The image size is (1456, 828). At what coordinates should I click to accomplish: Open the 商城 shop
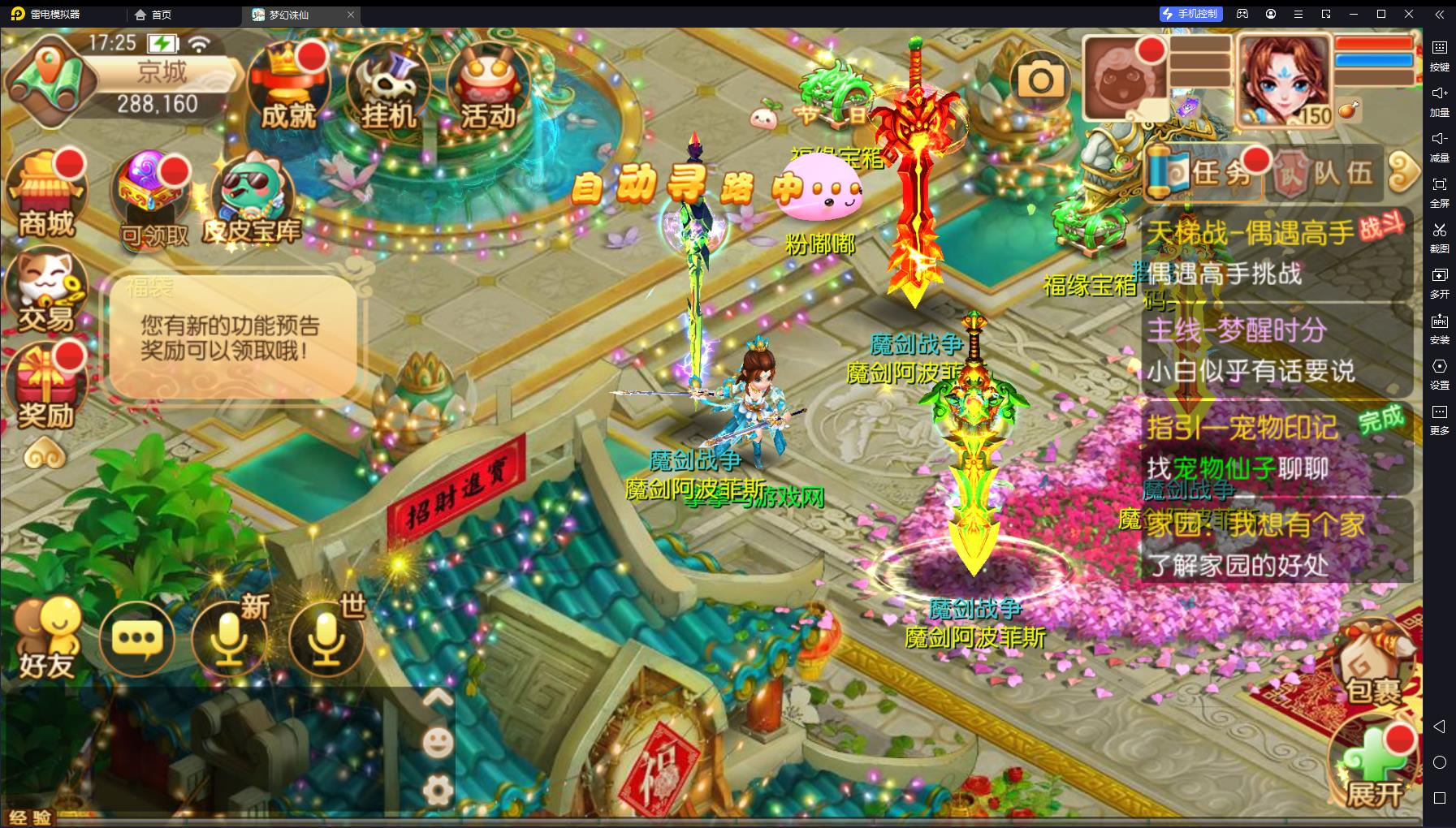[46, 195]
